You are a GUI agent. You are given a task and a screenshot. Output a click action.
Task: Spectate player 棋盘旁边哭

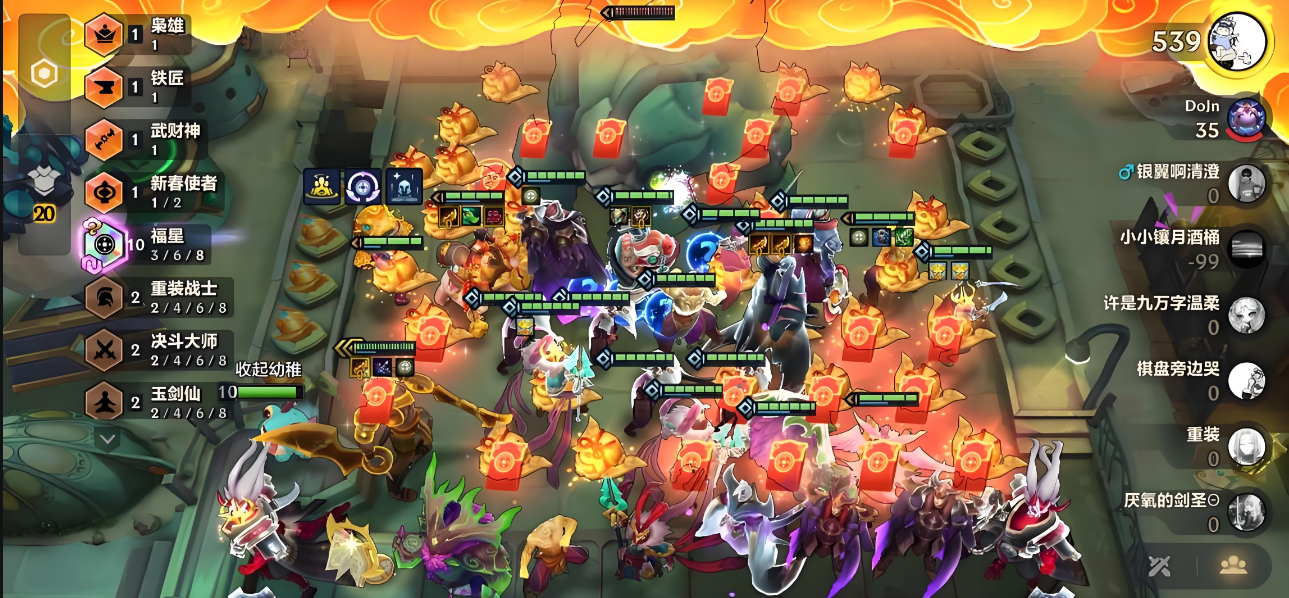[1246, 380]
